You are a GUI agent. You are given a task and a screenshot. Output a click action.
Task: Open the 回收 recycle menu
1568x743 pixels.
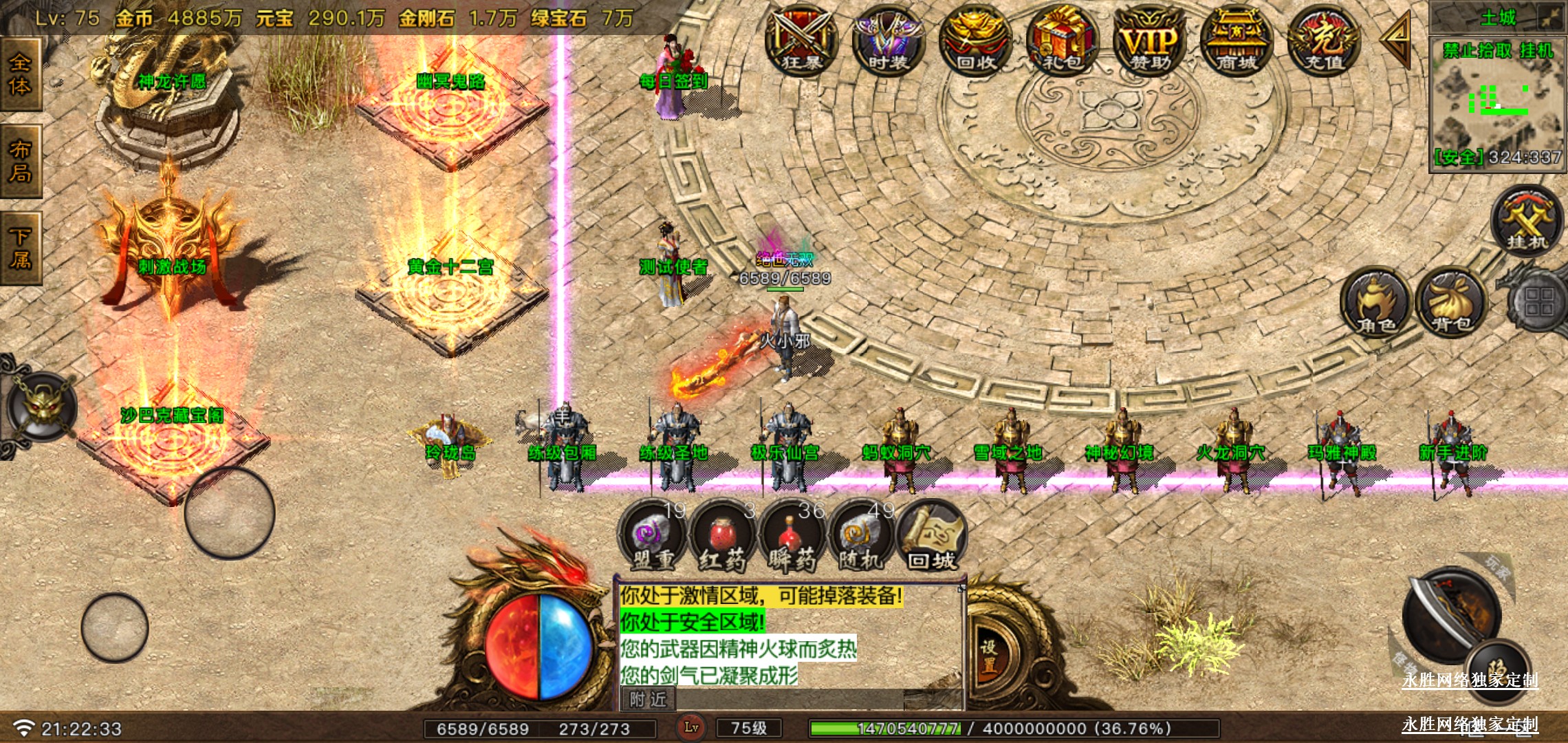point(975,41)
